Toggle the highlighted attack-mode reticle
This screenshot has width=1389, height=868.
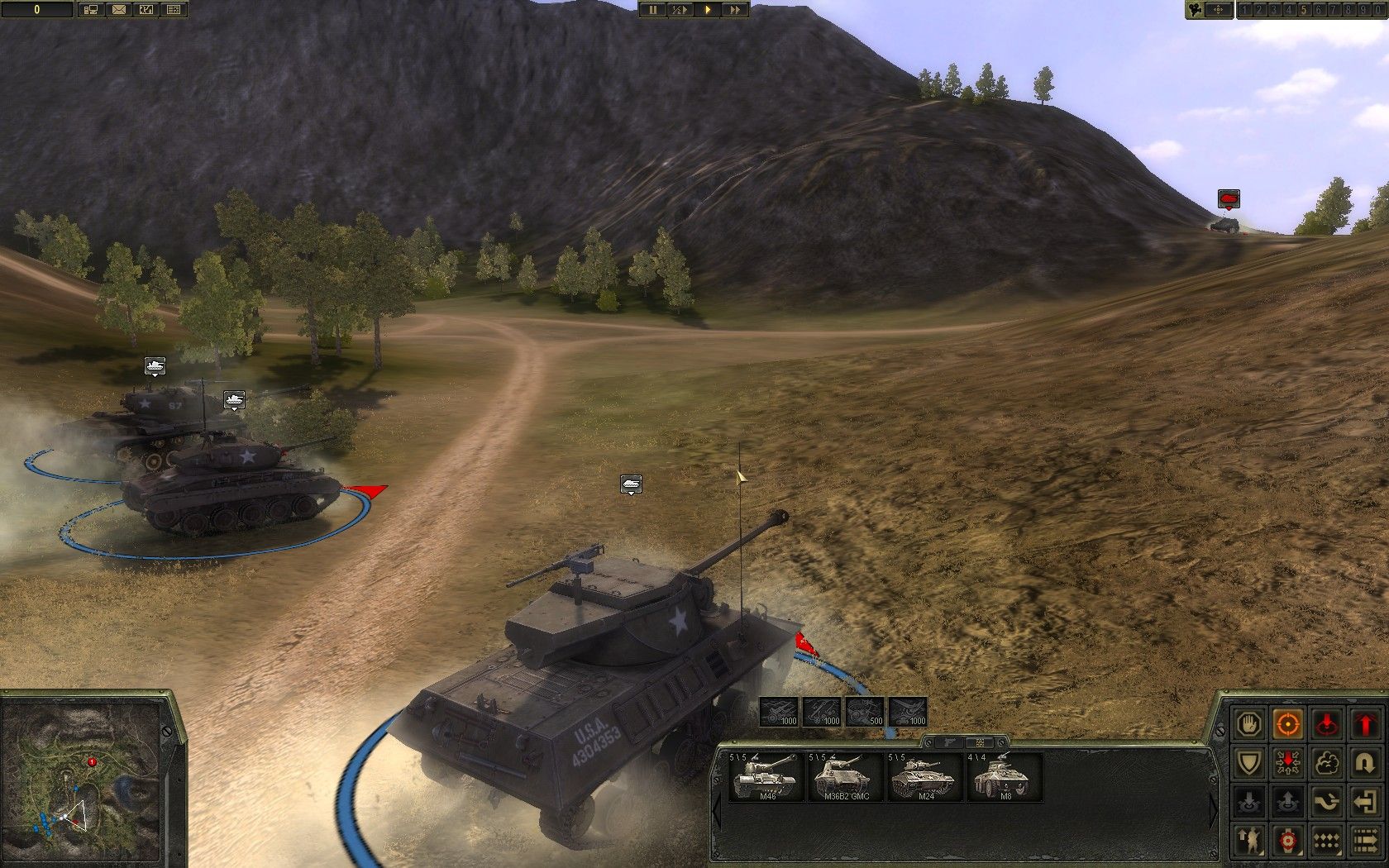(1288, 725)
